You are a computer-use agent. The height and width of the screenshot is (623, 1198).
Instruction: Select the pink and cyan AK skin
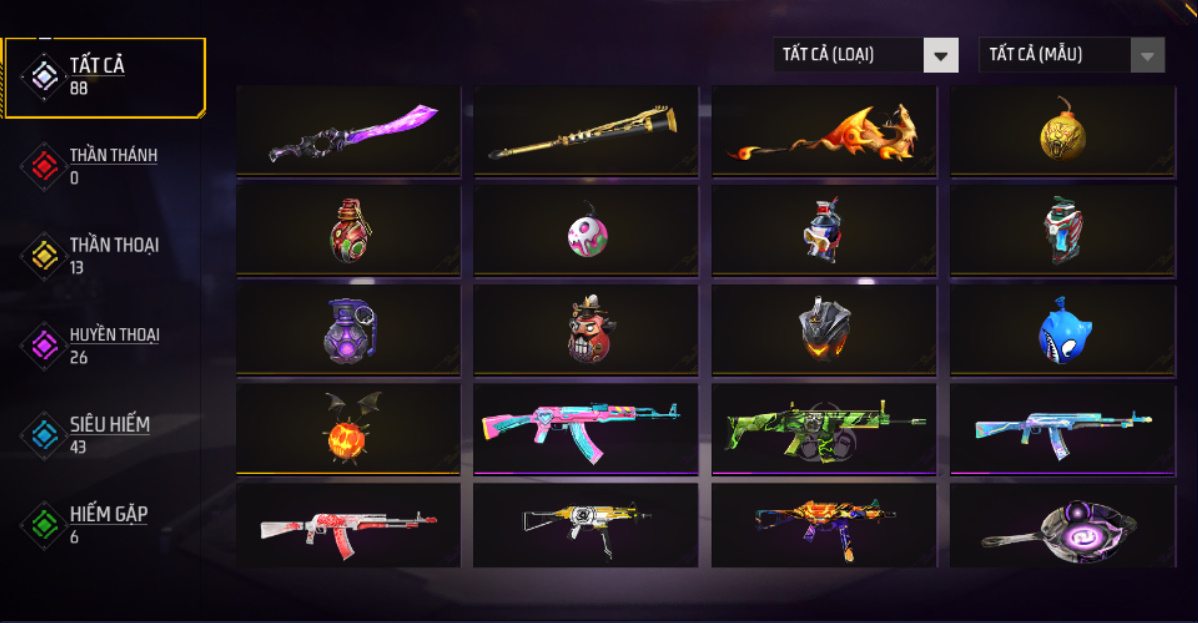(x=586, y=429)
